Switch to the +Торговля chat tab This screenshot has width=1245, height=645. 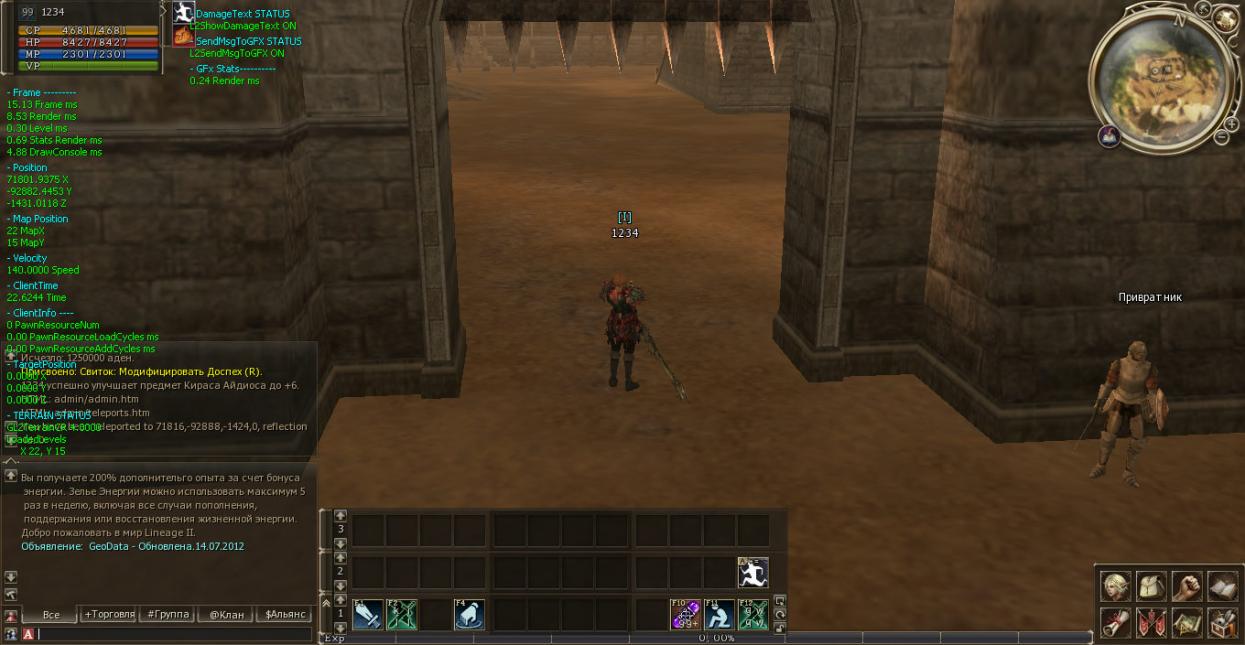click(109, 614)
